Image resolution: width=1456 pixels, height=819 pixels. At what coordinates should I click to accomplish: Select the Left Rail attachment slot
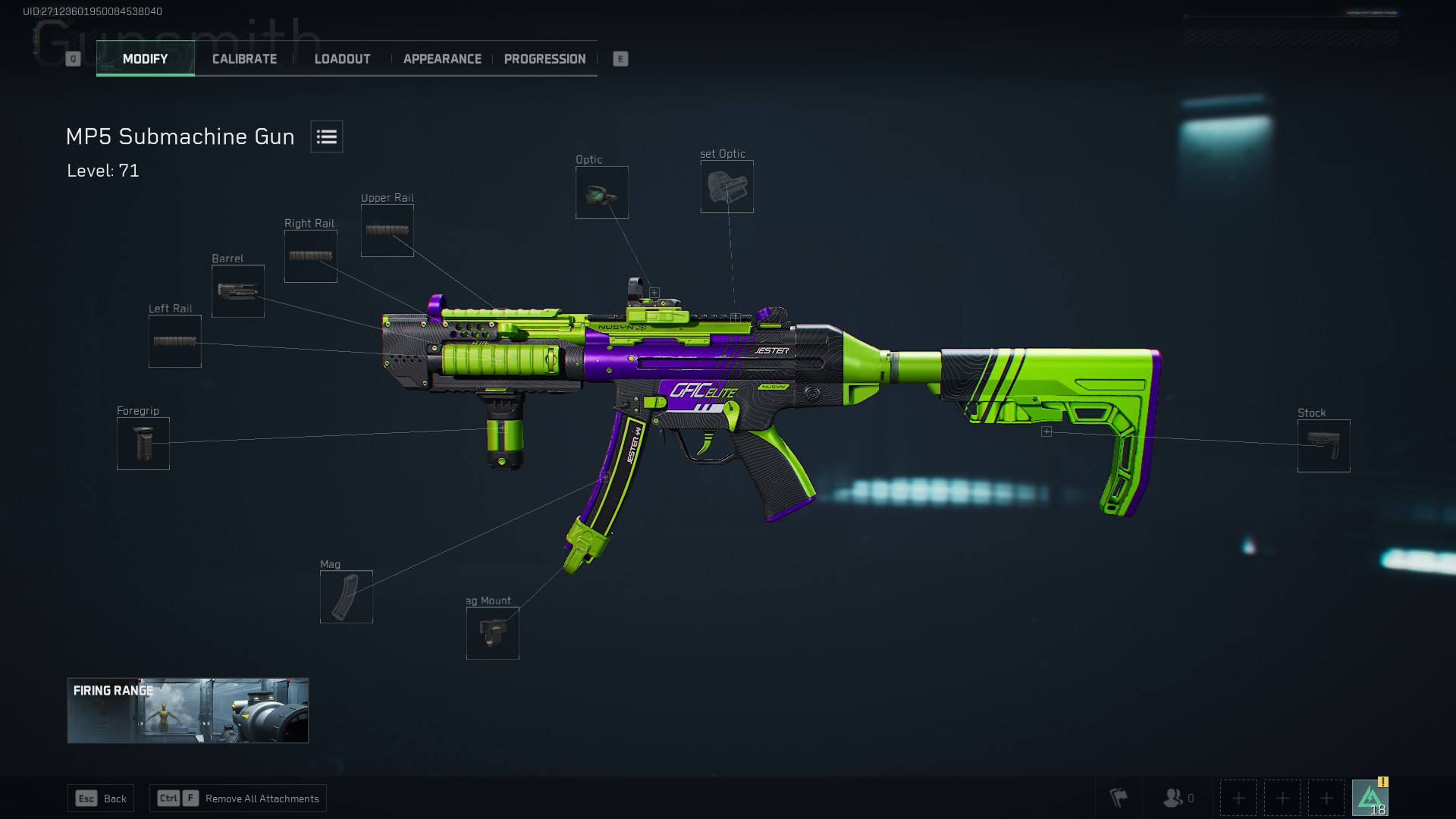[174, 340]
